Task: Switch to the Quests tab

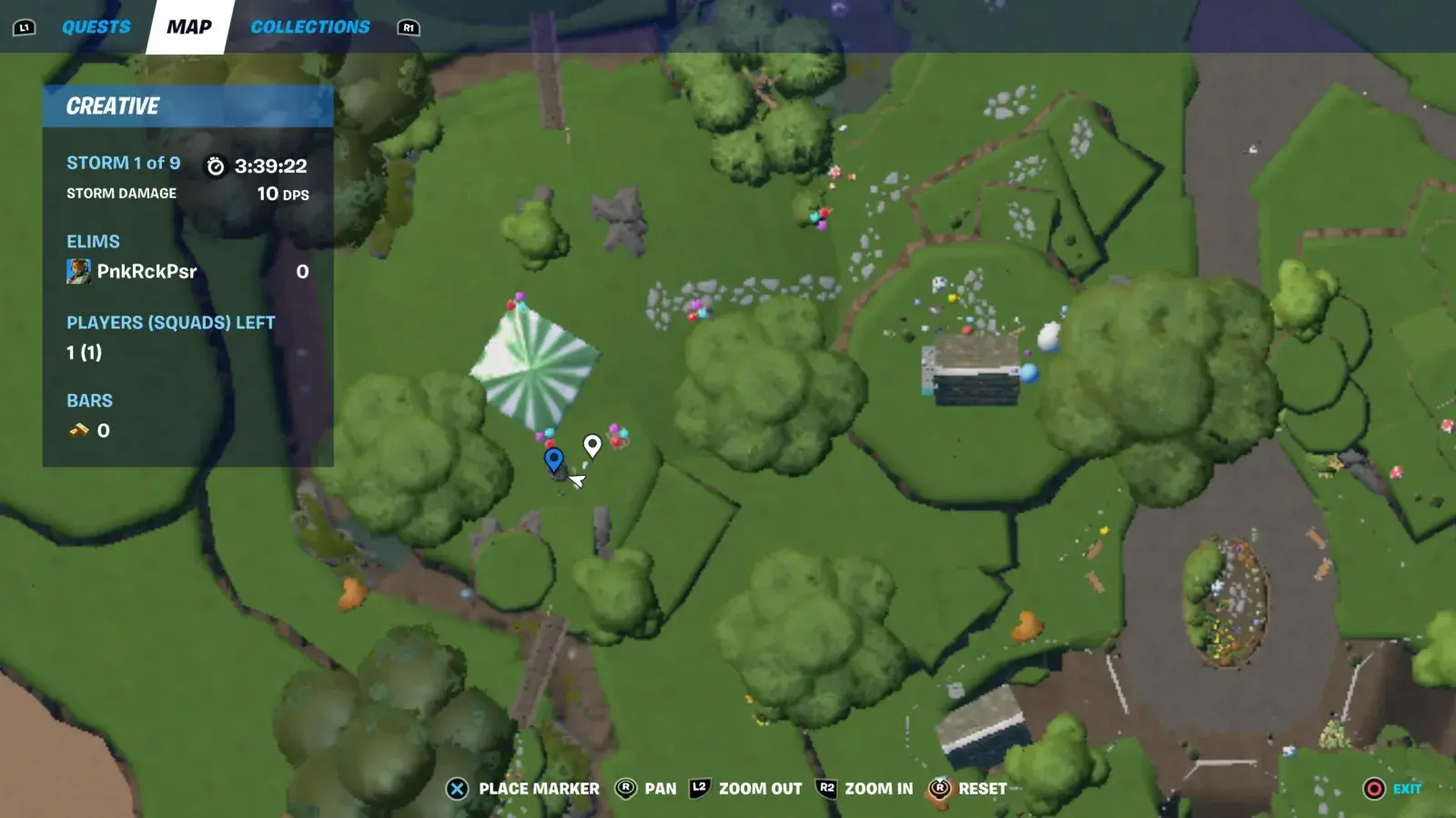Action: (x=96, y=27)
